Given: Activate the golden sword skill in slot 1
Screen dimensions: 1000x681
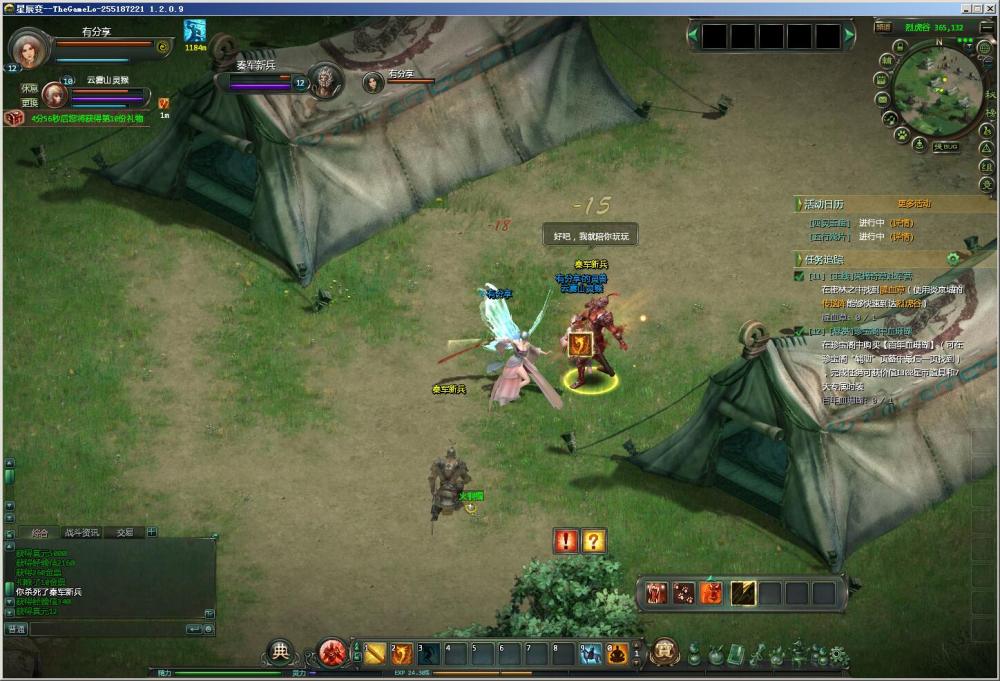Looking at the screenshot, I should (376, 653).
